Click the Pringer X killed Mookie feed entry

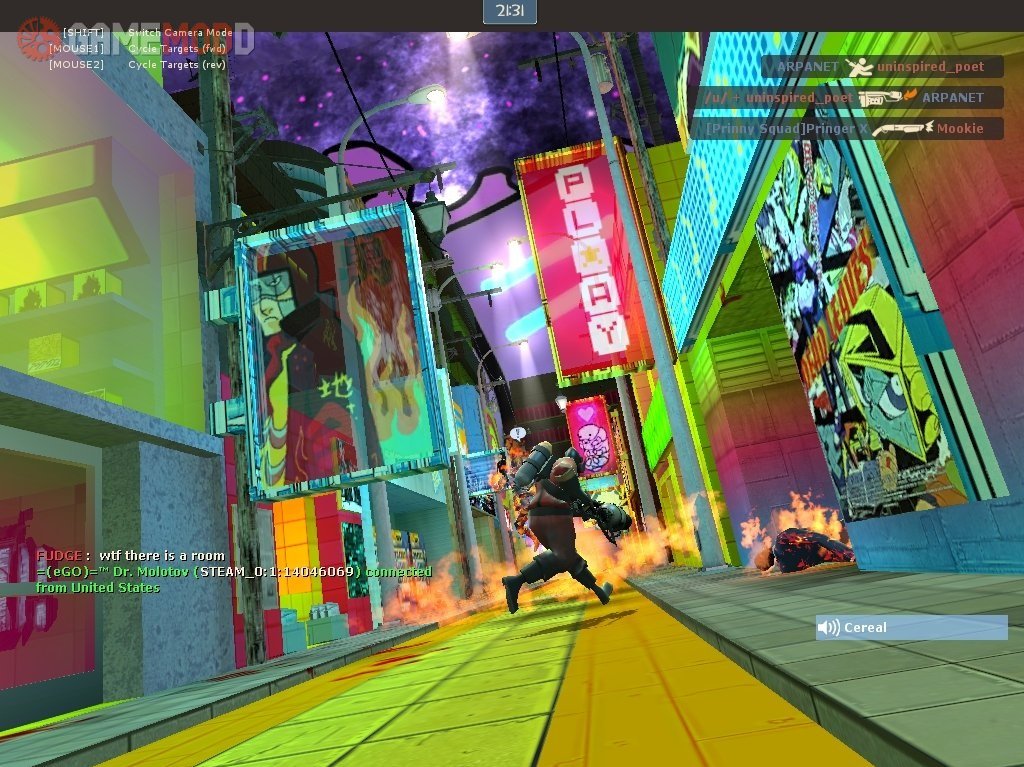point(846,129)
